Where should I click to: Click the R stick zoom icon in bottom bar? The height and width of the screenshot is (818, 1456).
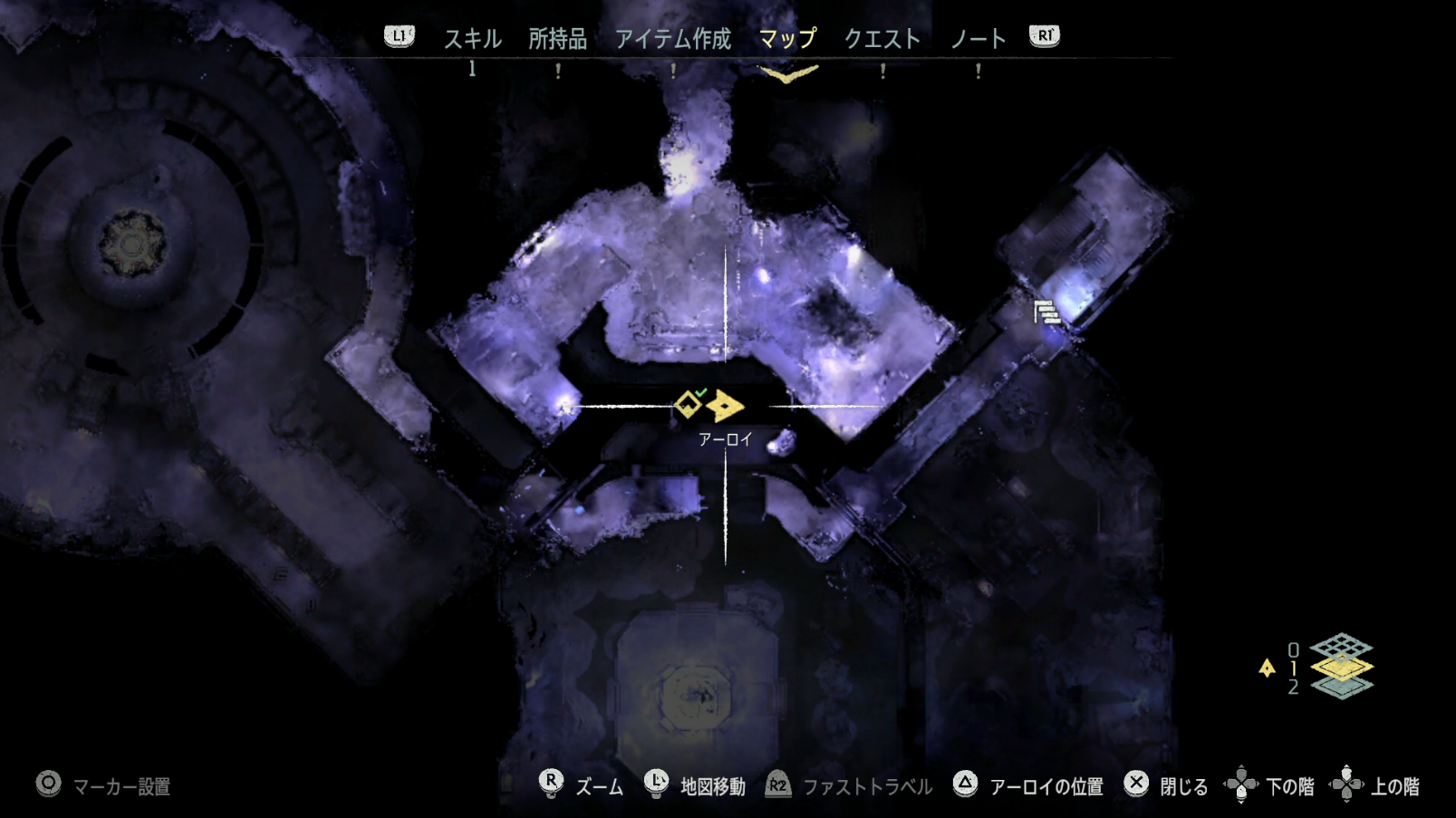pyautogui.click(x=553, y=784)
